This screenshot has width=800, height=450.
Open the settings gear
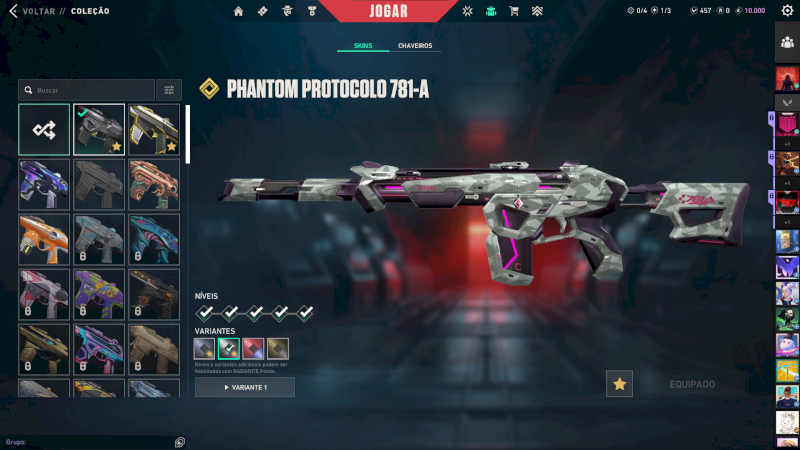(x=787, y=11)
